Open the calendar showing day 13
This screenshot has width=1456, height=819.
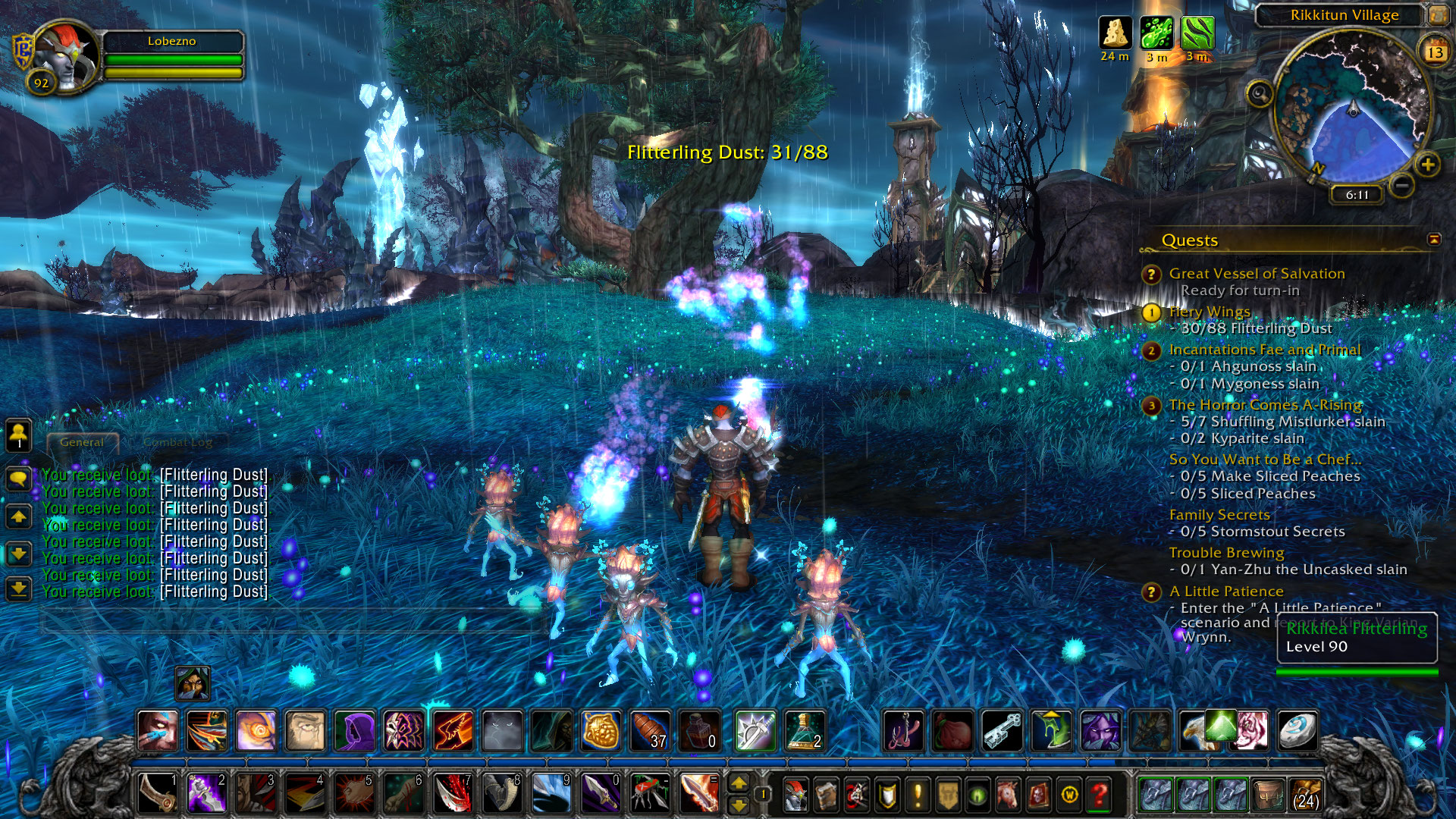click(1435, 52)
